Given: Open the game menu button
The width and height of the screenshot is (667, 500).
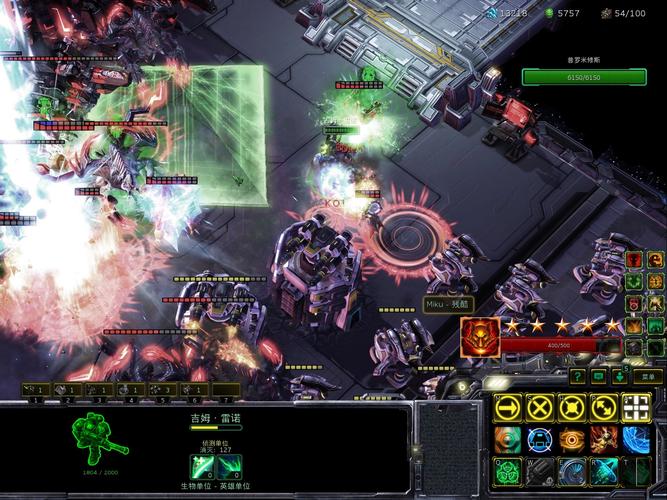Looking at the screenshot, I should 648,376.
